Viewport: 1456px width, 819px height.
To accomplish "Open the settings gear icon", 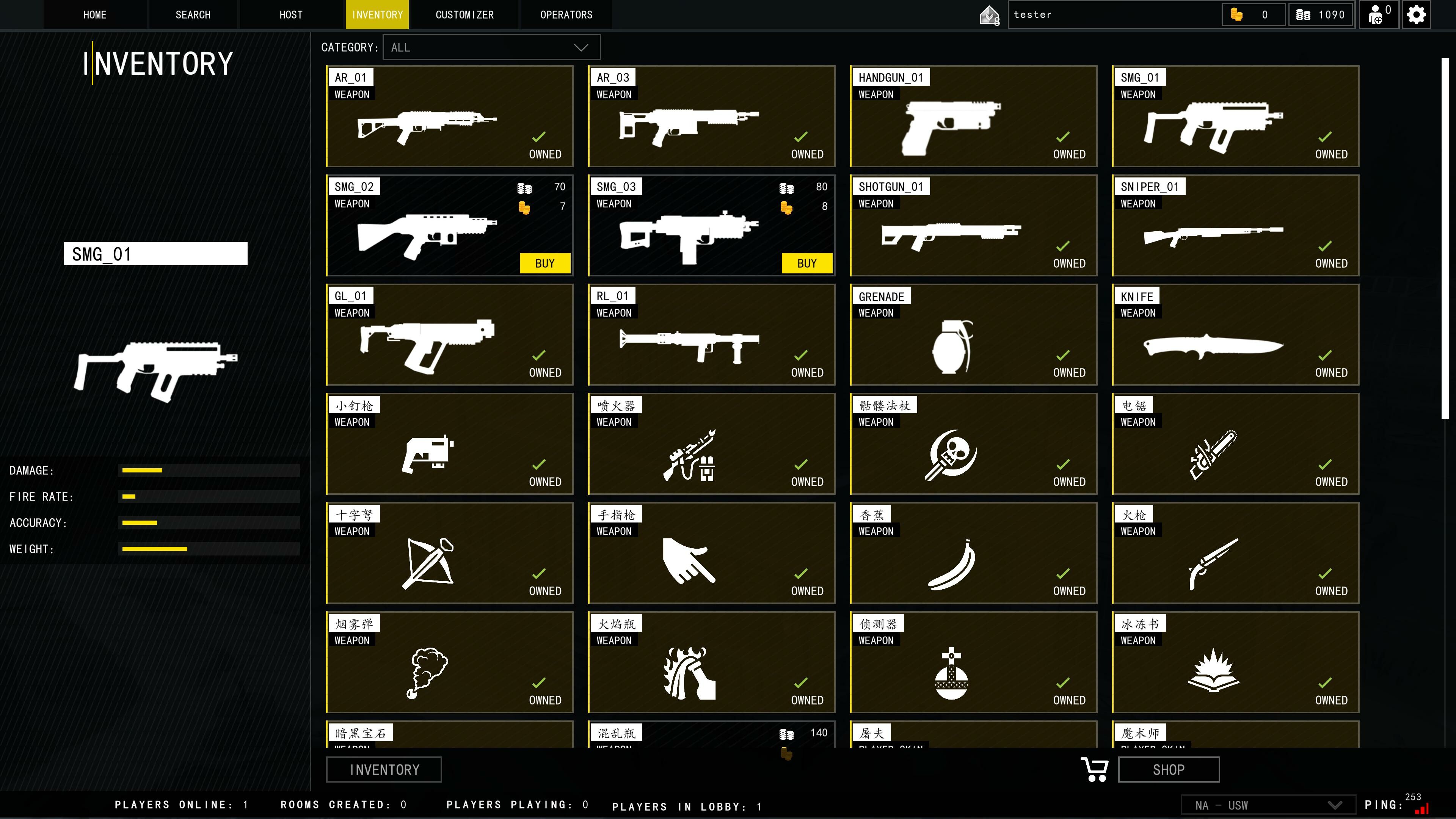I will pyautogui.click(x=1417, y=14).
